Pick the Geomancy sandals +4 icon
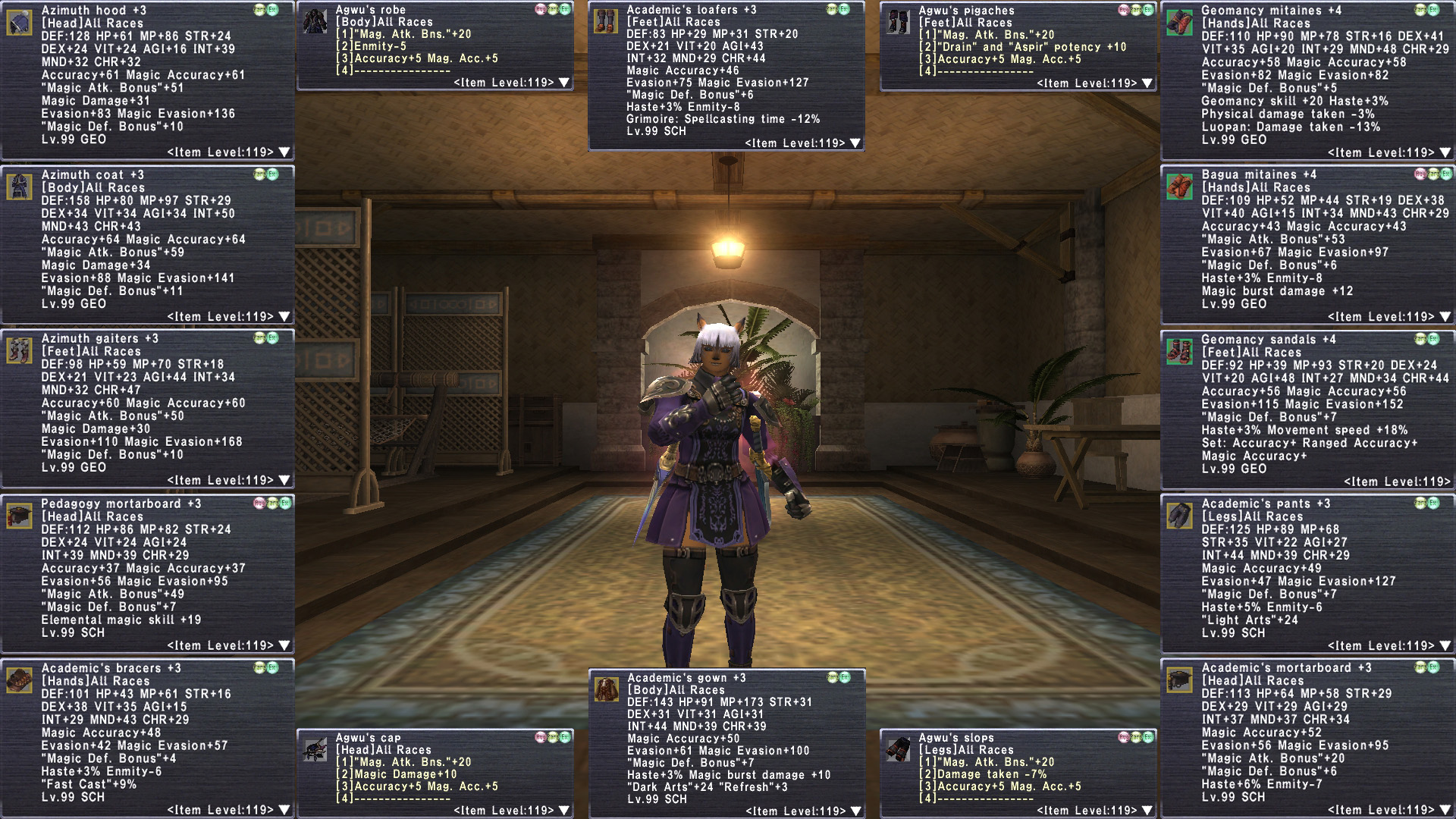Image resolution: width=1456 pixels, height=819 pixels. (1179, 352)
